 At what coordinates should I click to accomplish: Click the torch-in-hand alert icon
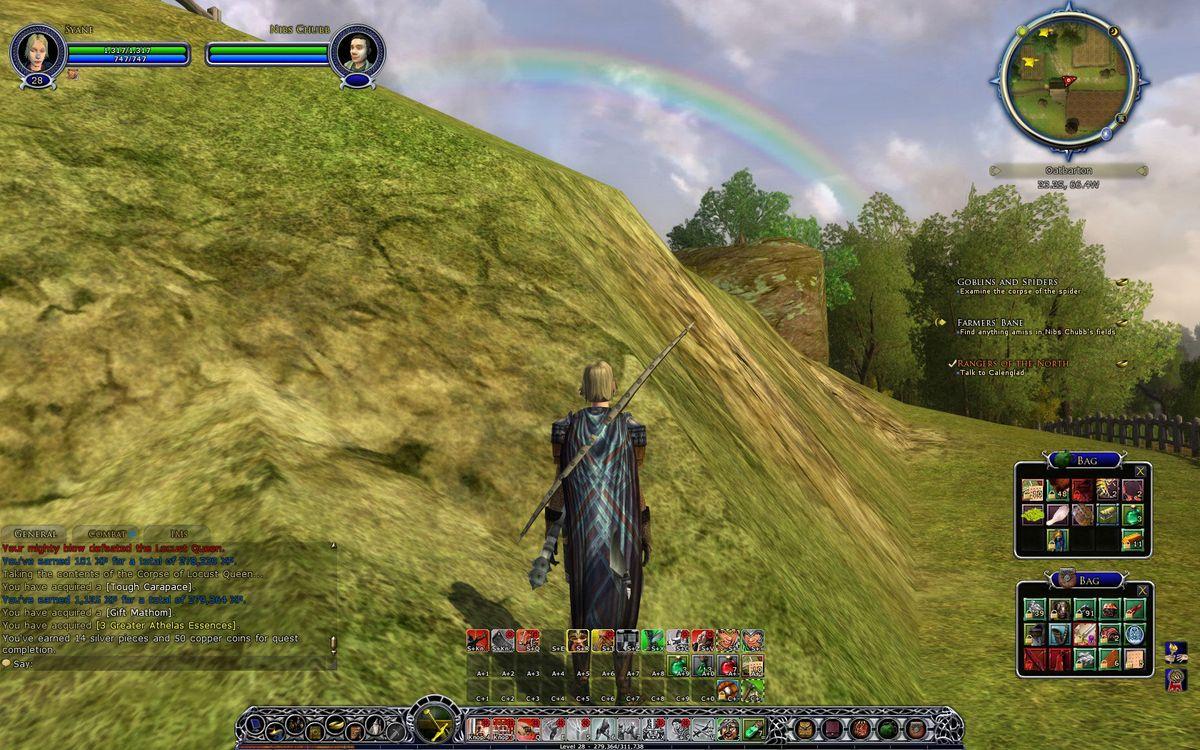[x=1175, y=652]
